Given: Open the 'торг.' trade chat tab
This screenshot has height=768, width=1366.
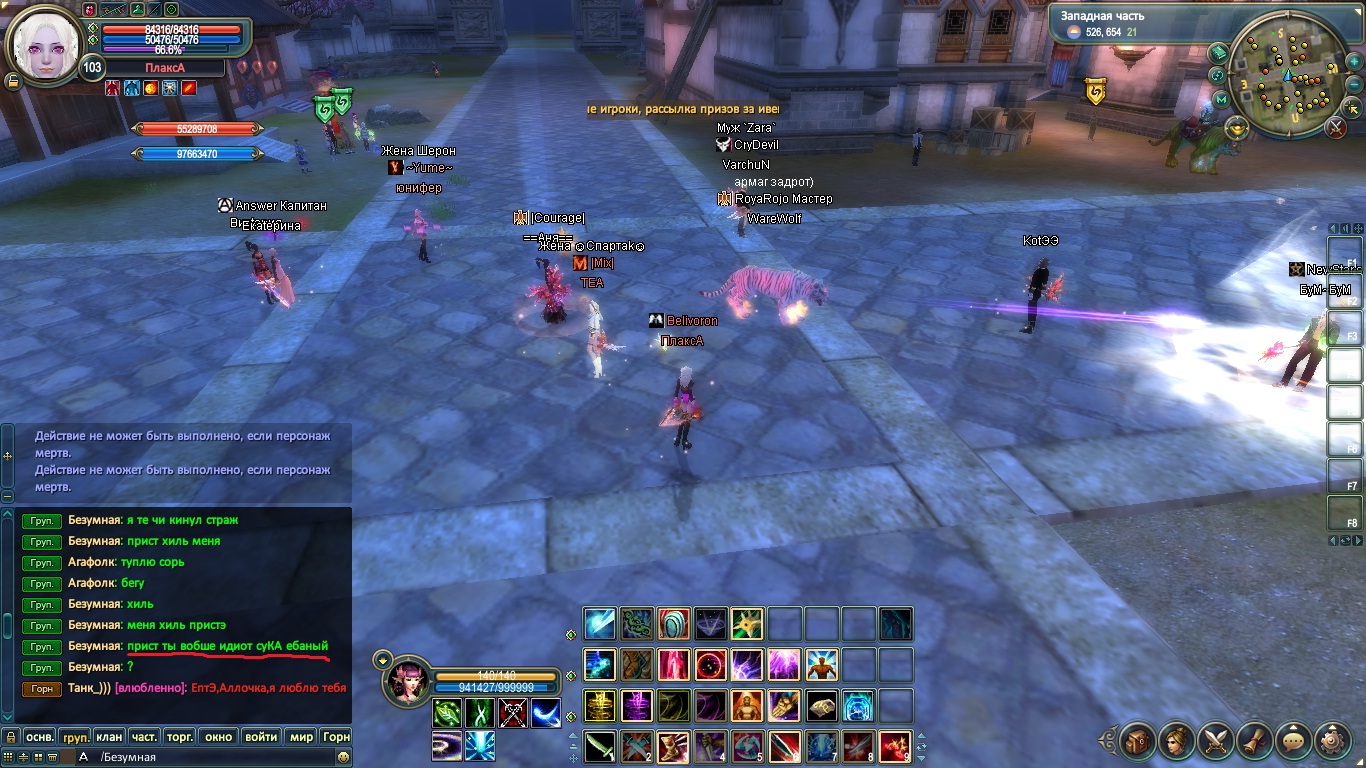Looking at the screenshot, I should 180,737.
